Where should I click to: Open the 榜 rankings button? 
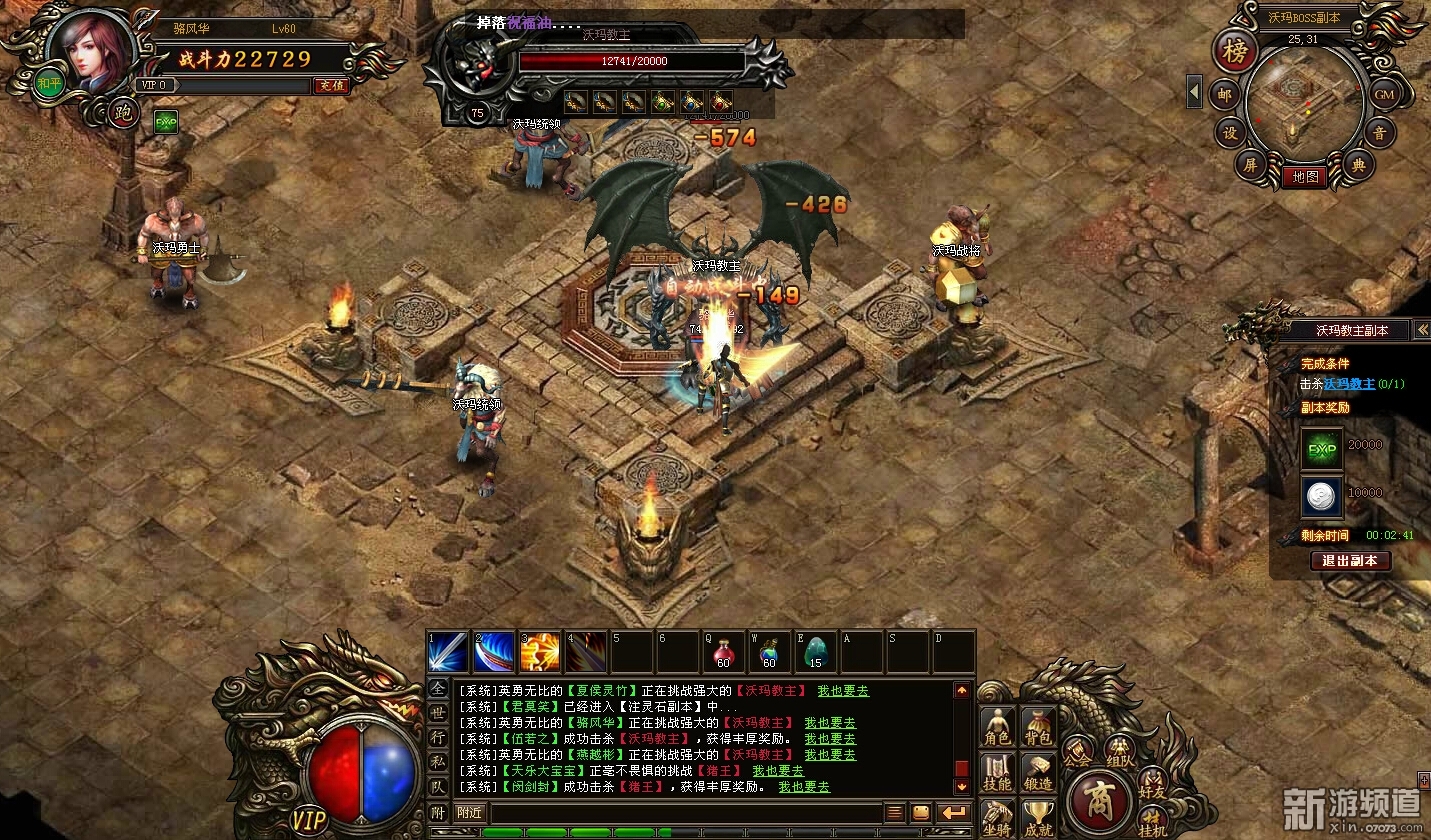click(1236, 53)
